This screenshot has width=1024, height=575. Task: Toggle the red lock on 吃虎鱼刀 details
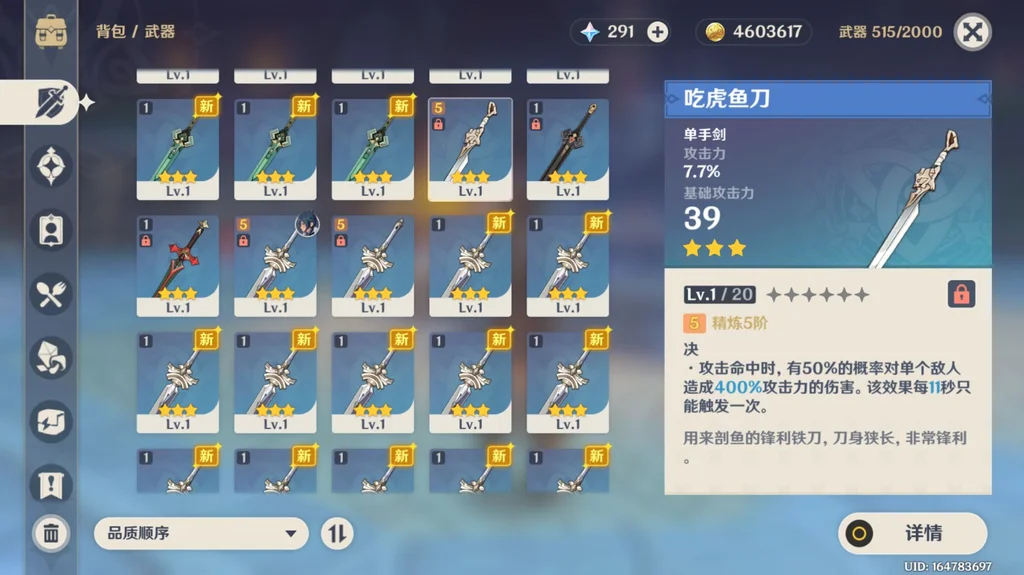pyautogui.click(x=960, y=294)
